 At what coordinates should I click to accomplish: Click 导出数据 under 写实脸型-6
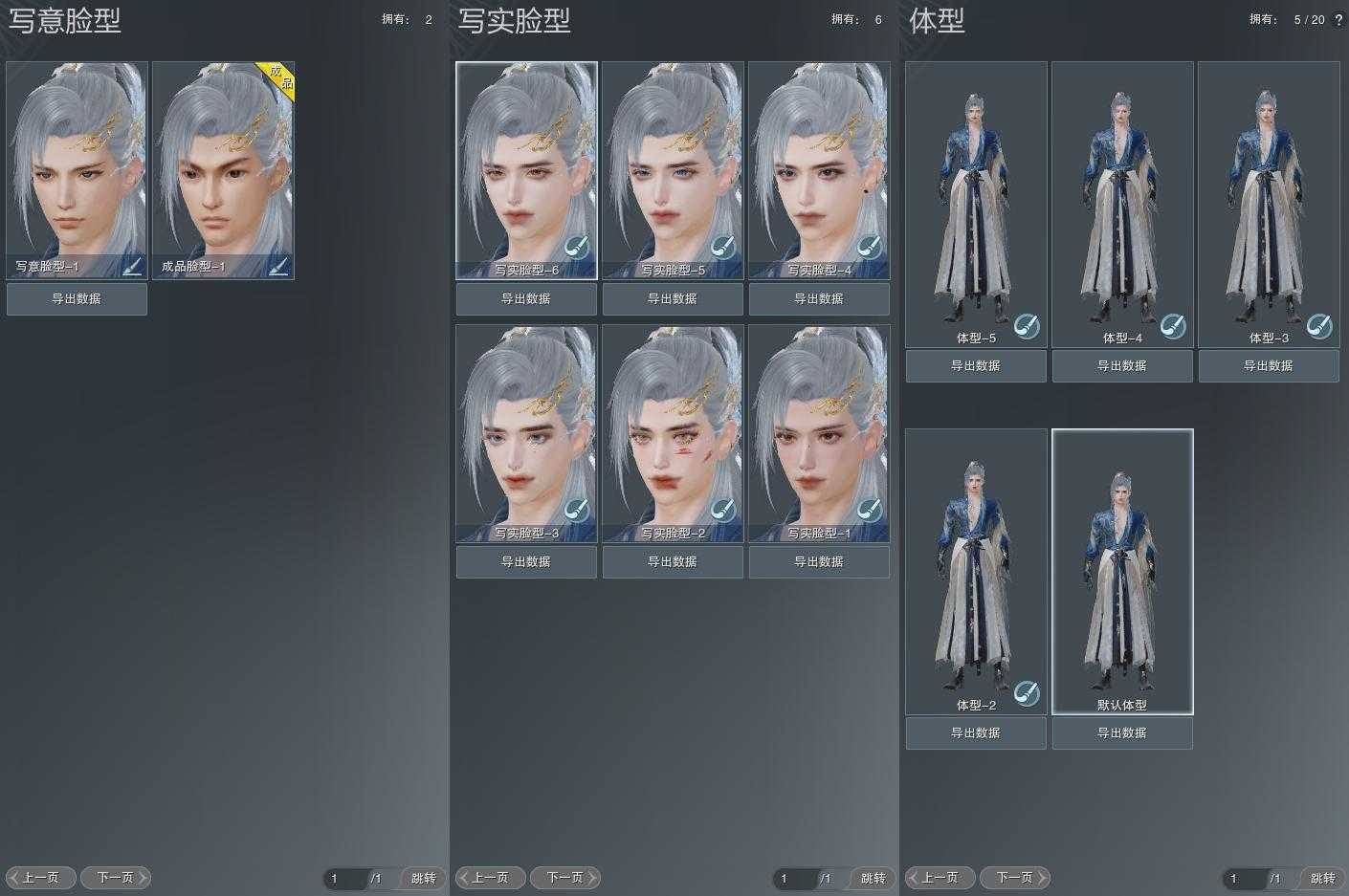(x=526, y=299)
